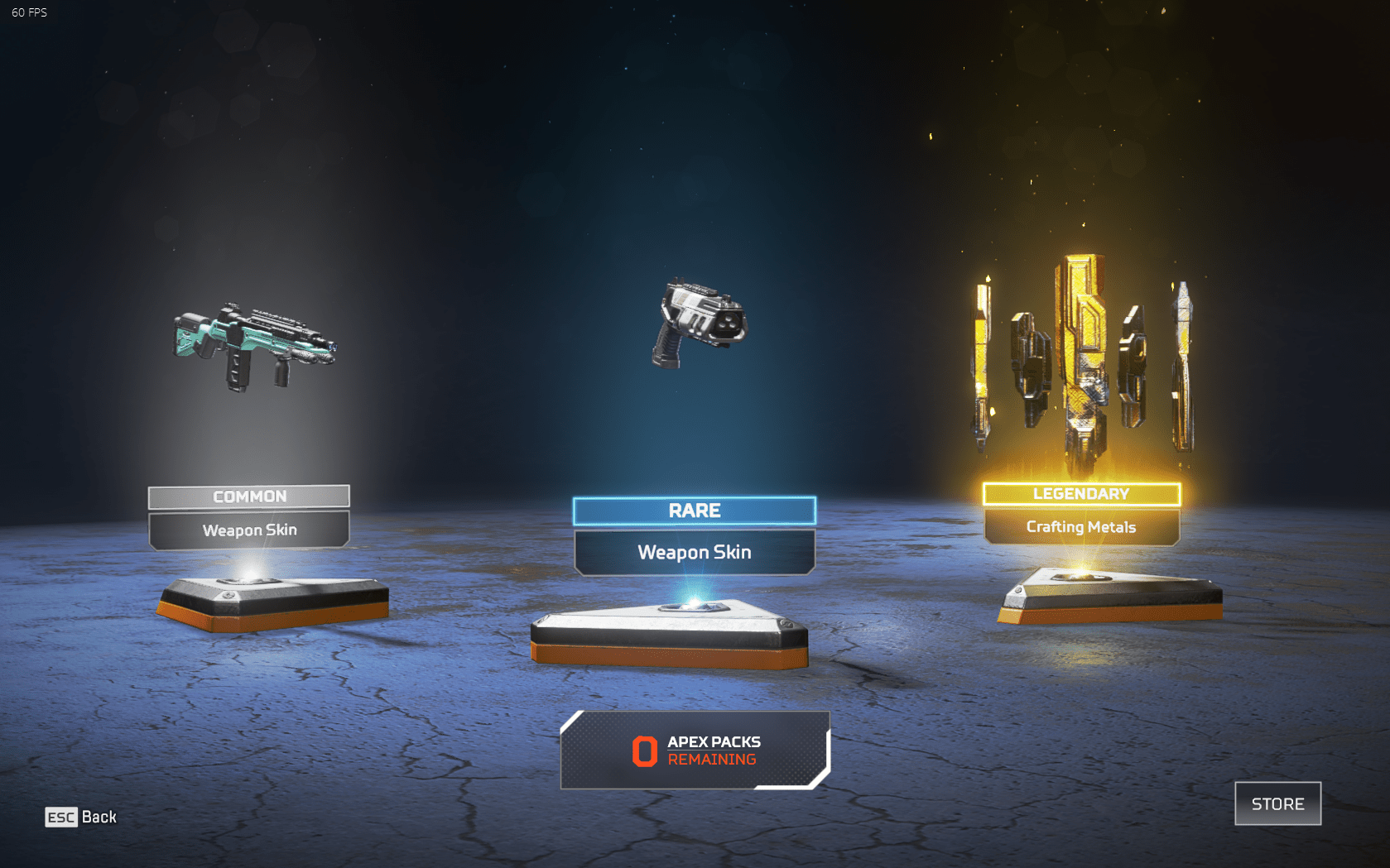
Task: Select the teal Common weapon skin item
Action: 255,343
